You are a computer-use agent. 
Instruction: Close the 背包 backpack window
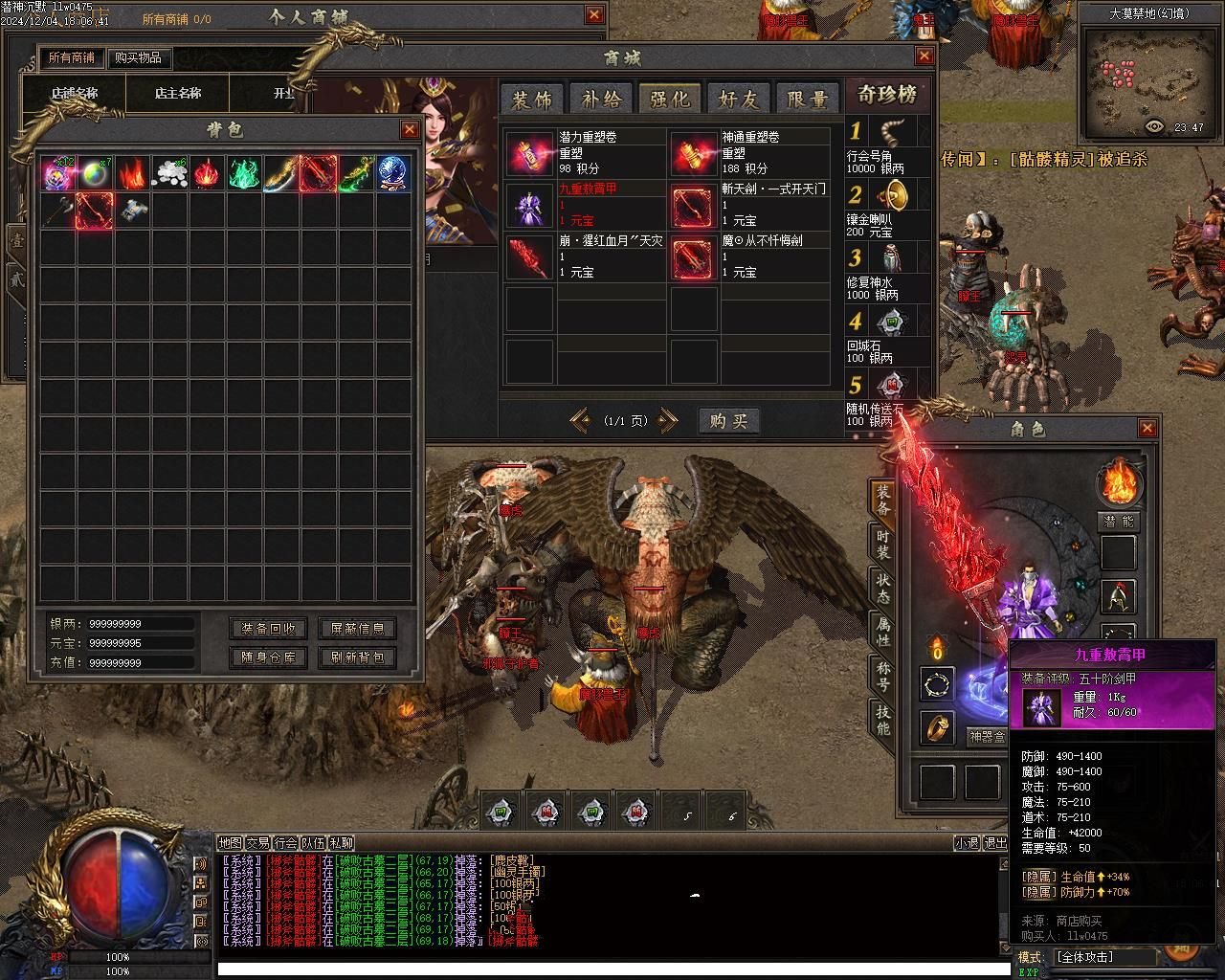coord(411,130)
